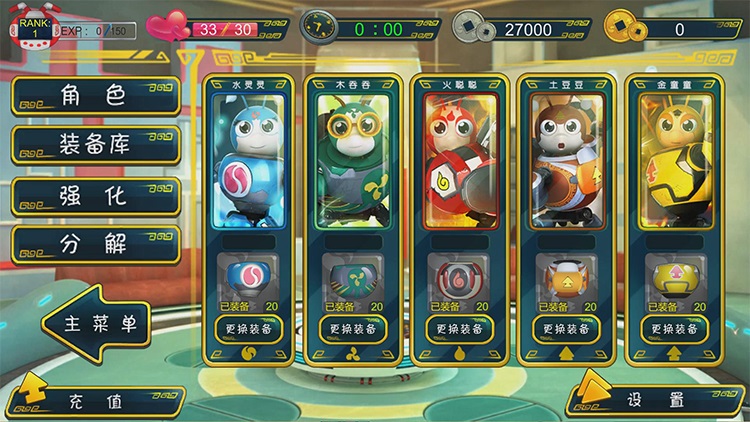Open the 装备库 equipment library
Screen dimensions: 750x422
tap(95, 145)
